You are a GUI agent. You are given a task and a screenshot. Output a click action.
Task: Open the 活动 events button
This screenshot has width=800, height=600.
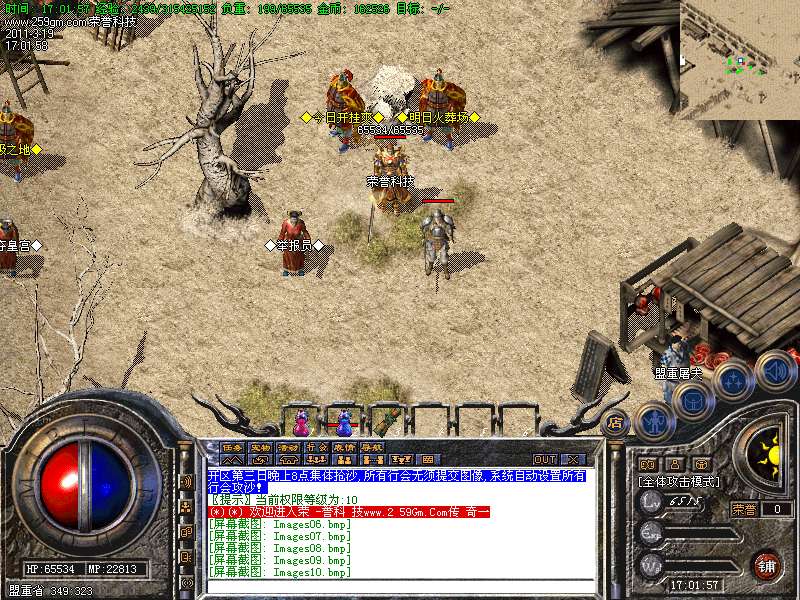coord(288,447)
